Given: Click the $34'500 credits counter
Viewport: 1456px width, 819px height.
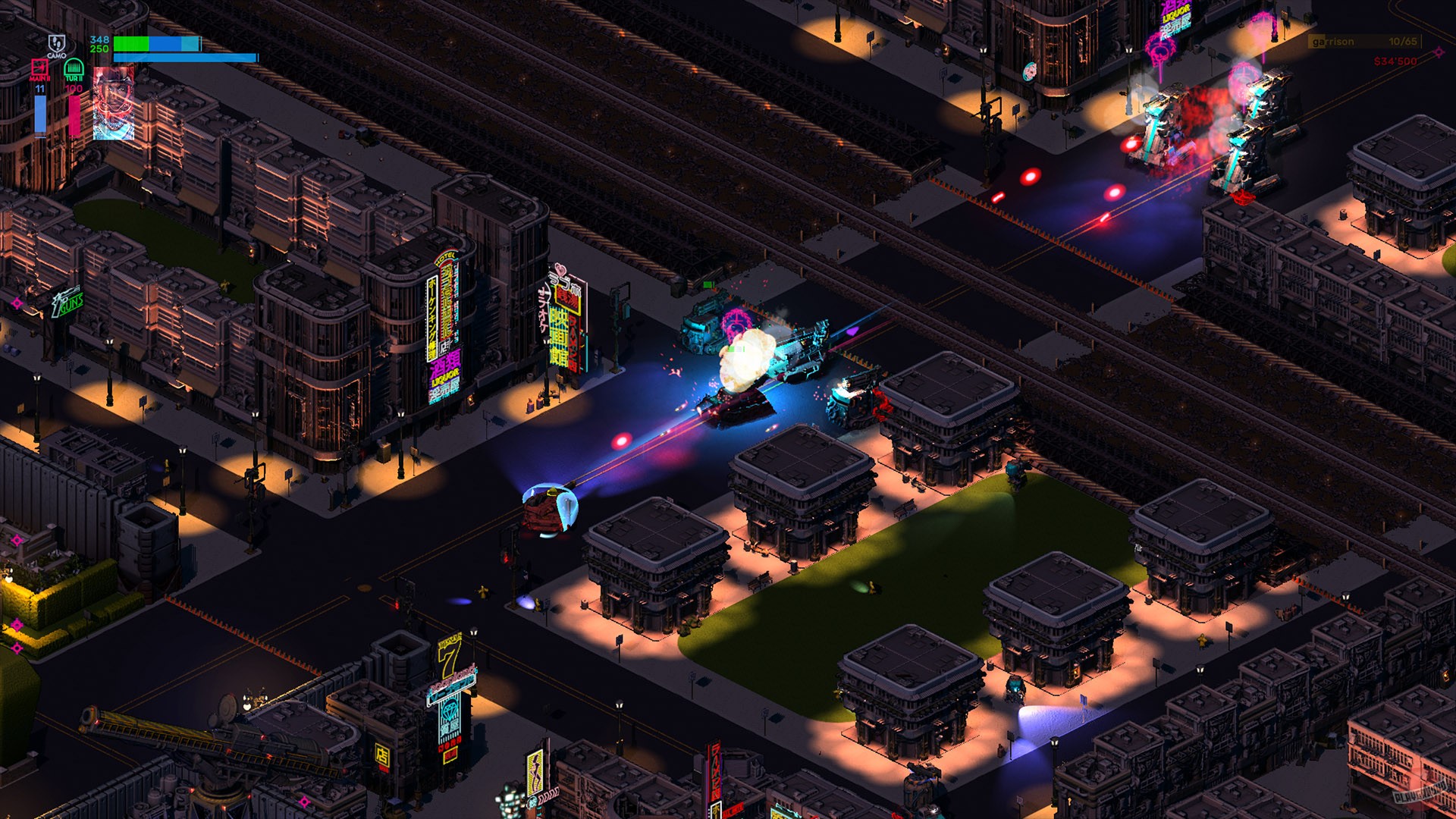Looking at the screenshot, I should pyautogui.click(x=1395, y=62).
